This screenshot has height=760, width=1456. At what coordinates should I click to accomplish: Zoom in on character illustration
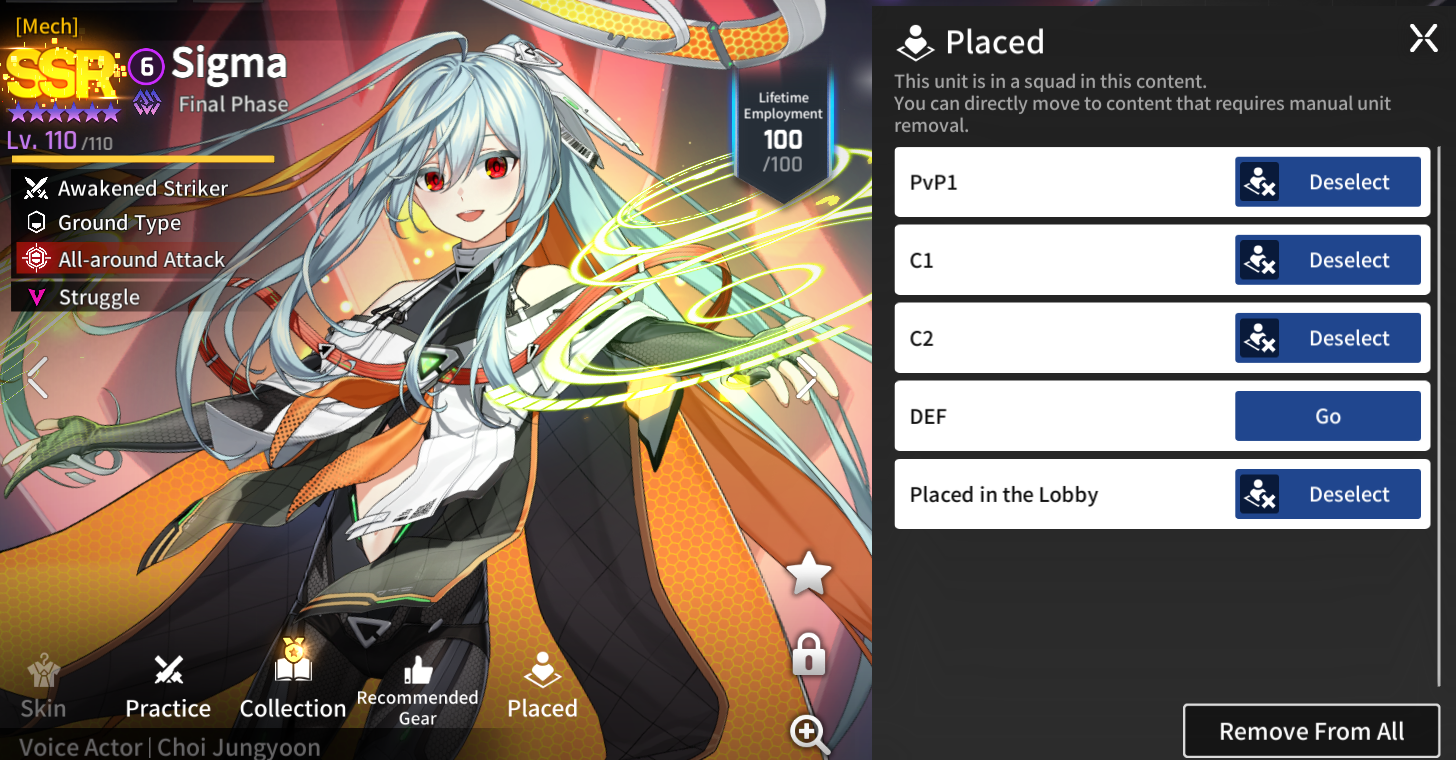pyautogui.click(x=809, y=733)
